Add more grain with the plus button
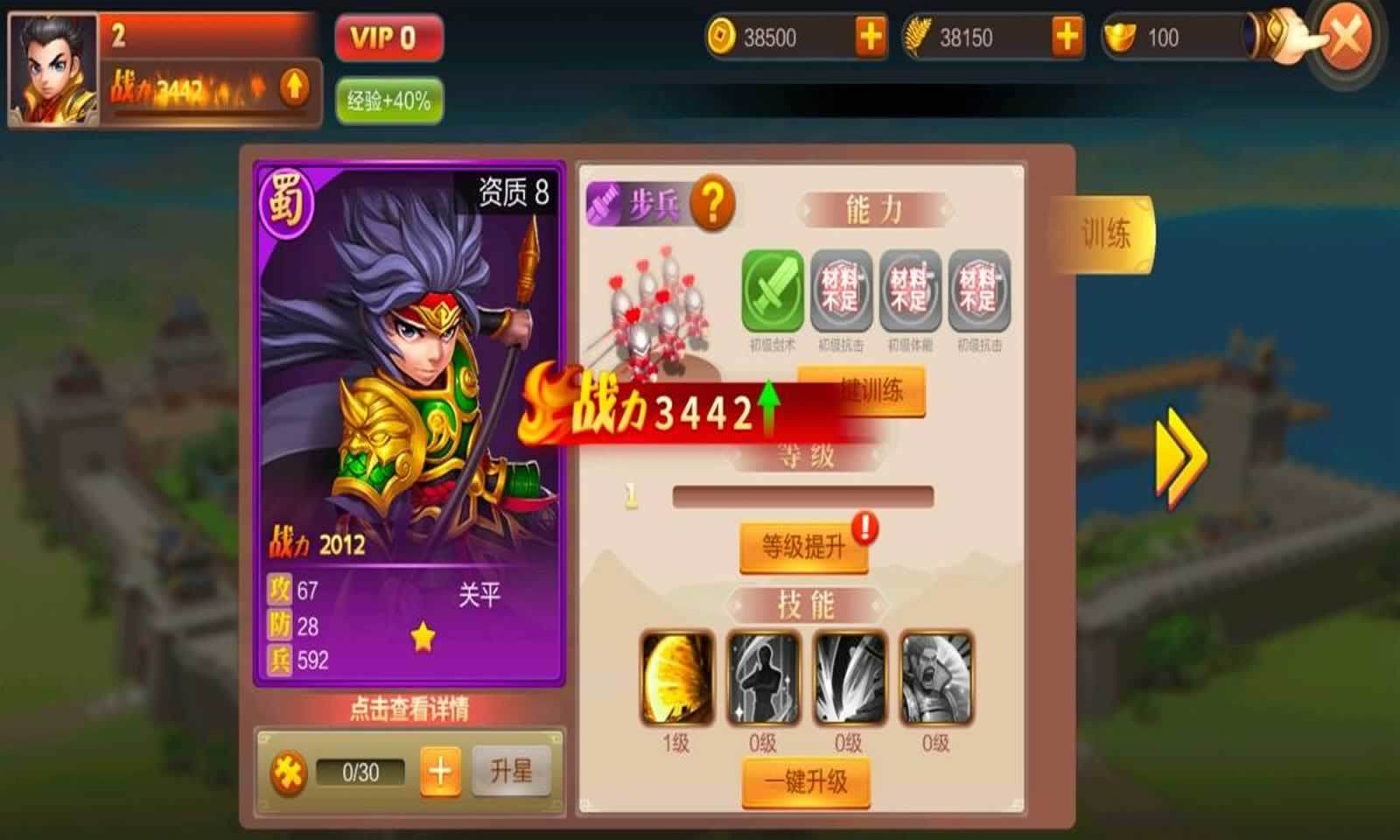Image resolution: width=1400 pixels, height=840 pixels. click(1067, 38)
